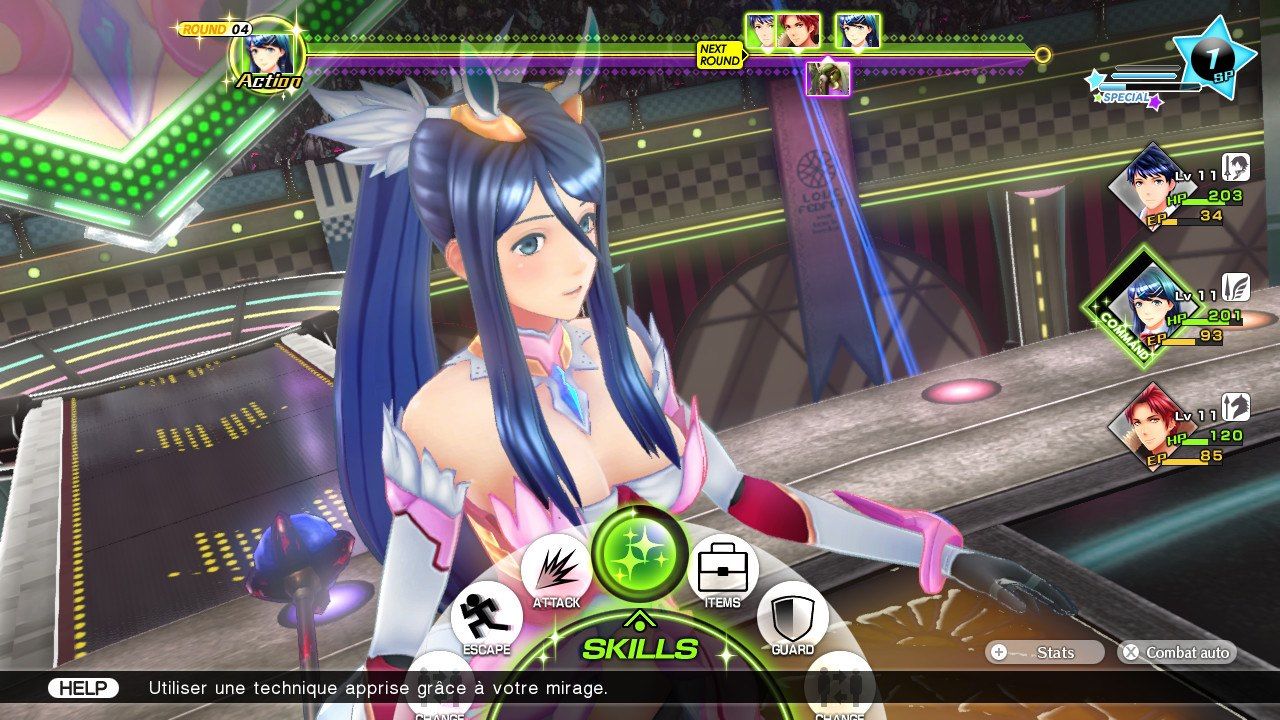
Task: Select the green Skills command
Action: click(639, 553)
